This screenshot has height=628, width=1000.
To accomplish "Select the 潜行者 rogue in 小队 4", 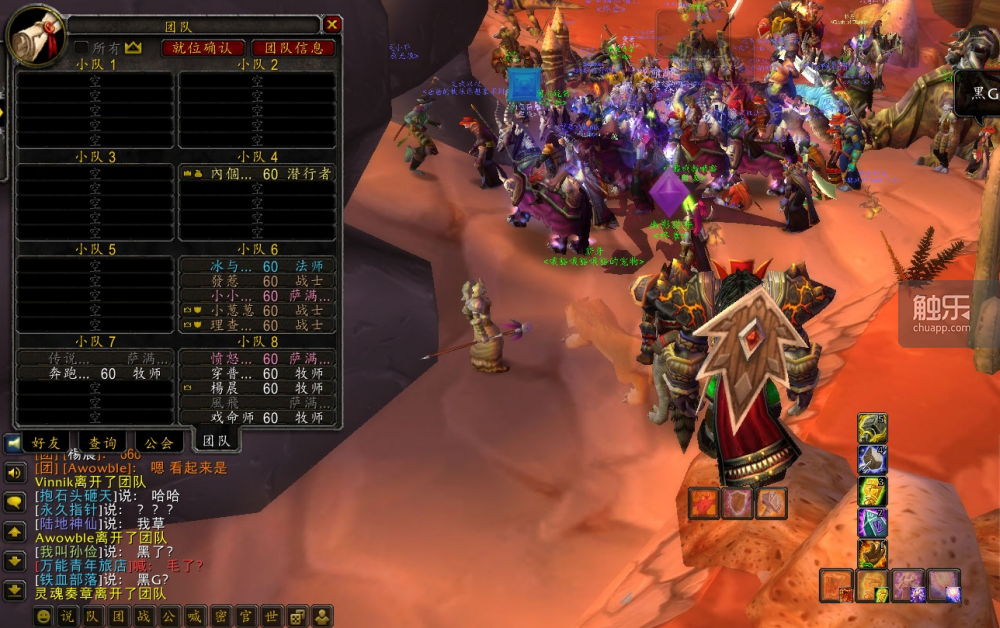I will pyautogui.click(x=258, y=174).
